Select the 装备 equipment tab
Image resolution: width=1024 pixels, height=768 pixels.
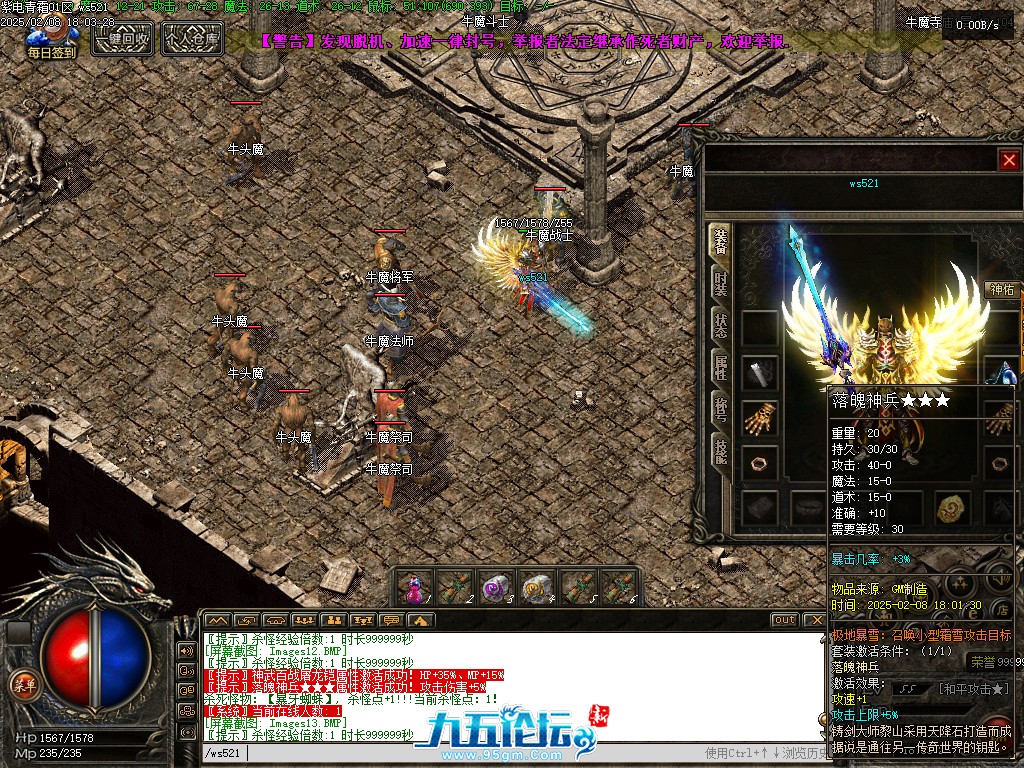pyautogui.click(x=720, y=241)
